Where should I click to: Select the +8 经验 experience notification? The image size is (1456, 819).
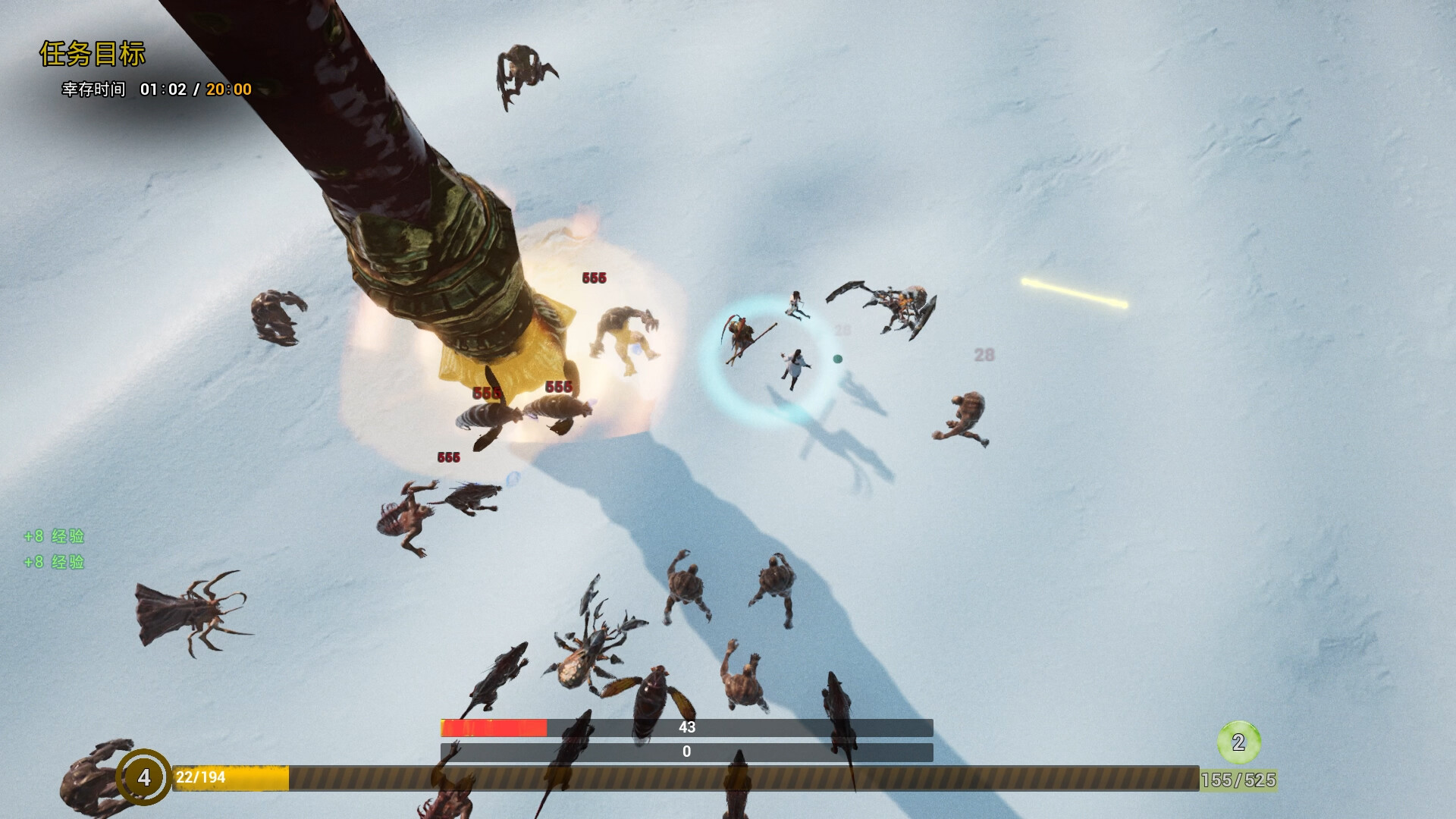[x=53, y=536]
